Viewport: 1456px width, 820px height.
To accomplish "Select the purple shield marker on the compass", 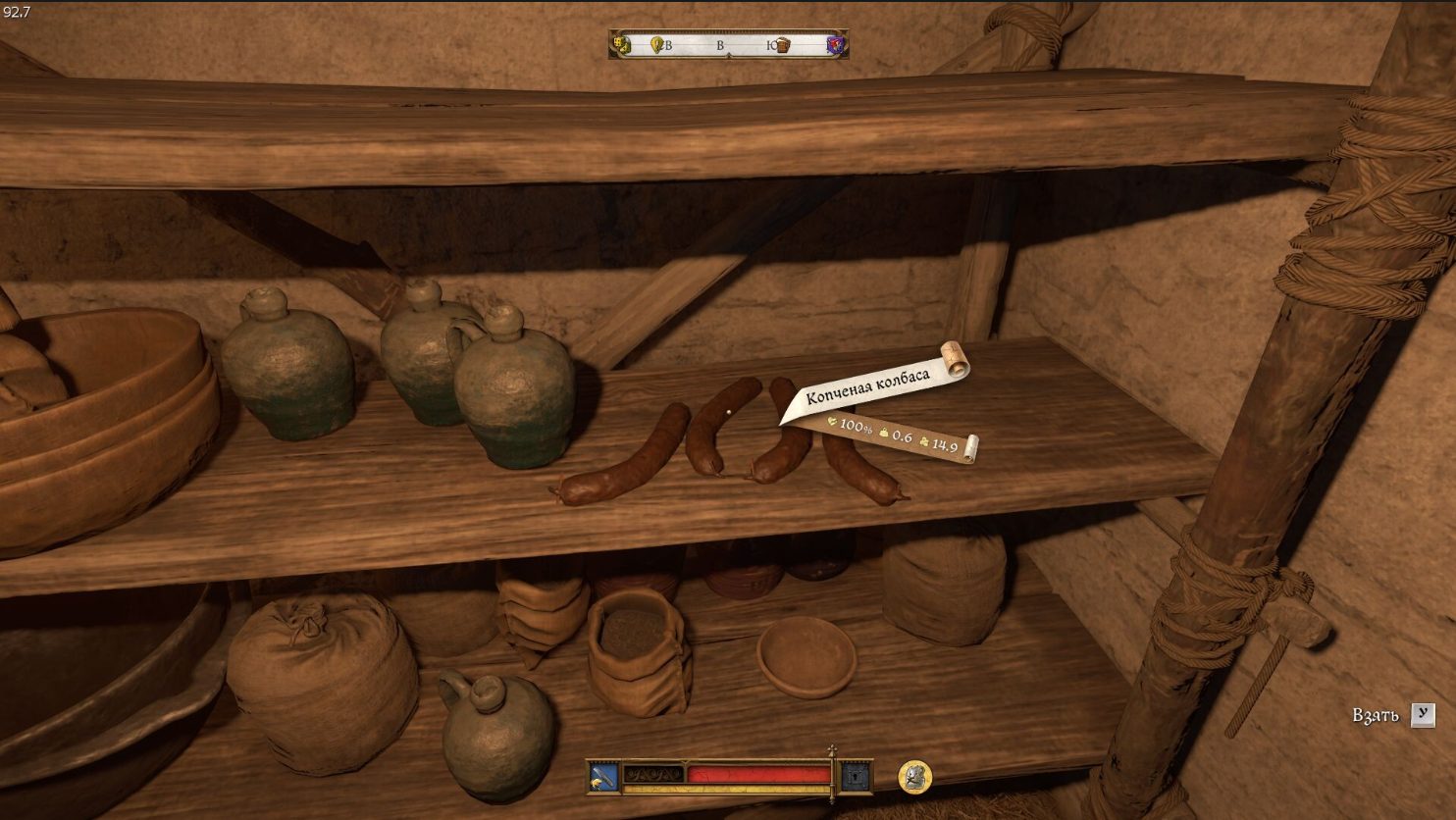I will click(x=835, y=44).
